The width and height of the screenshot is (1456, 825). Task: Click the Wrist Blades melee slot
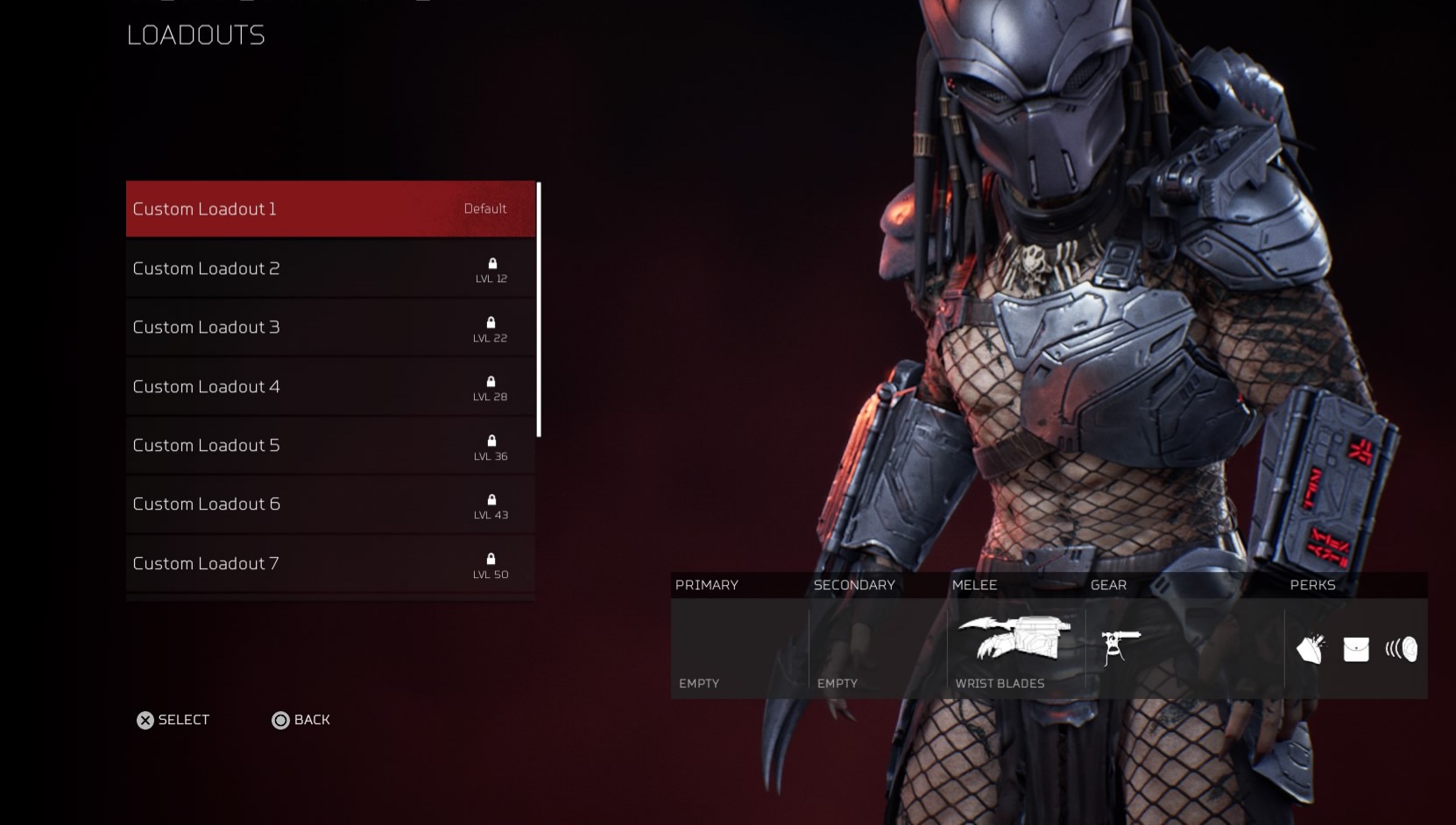(x=1015, y=646)
